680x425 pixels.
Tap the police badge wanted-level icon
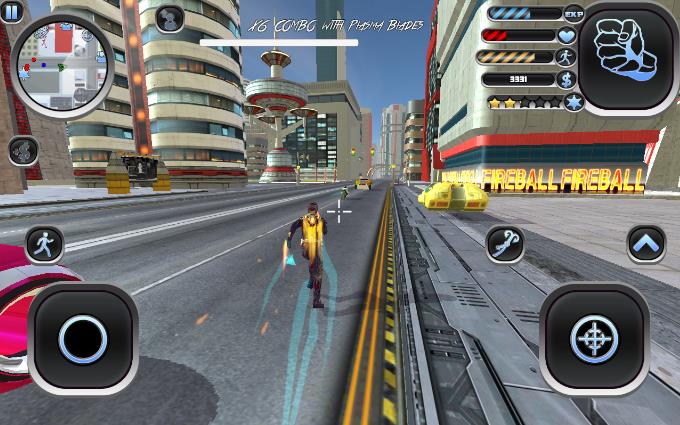[574, 102]
